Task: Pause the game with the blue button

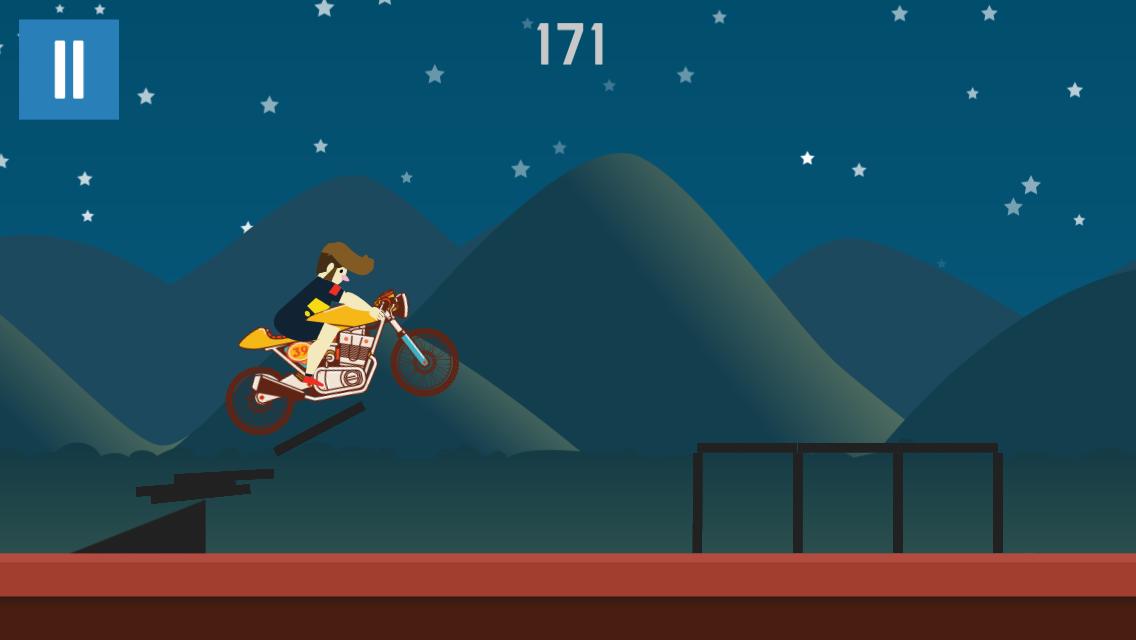Action: 69,69
